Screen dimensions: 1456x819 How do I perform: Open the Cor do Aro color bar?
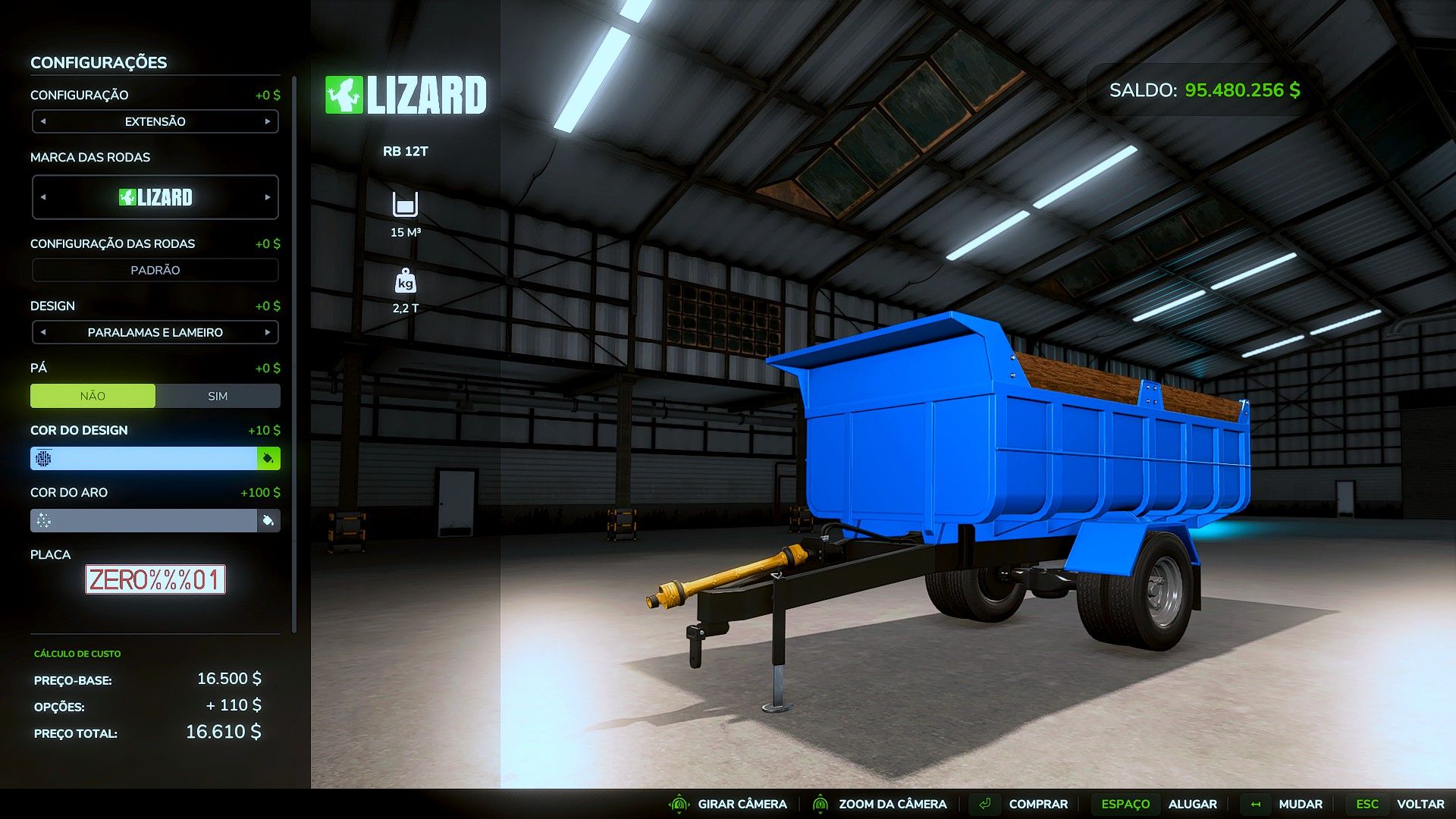144,520
